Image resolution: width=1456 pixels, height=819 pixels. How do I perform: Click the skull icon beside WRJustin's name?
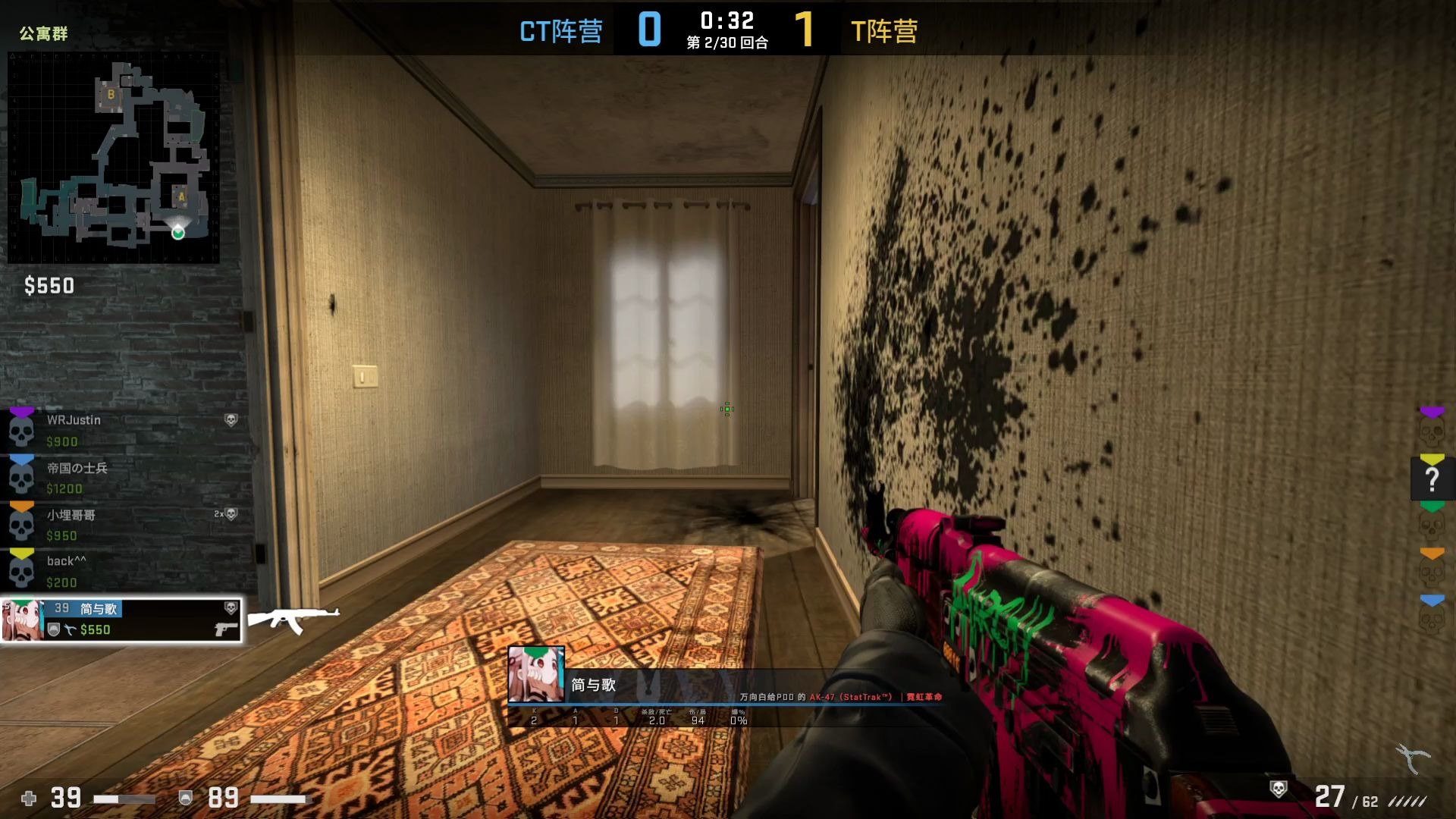pyautogui.click(x=231, y=419)
